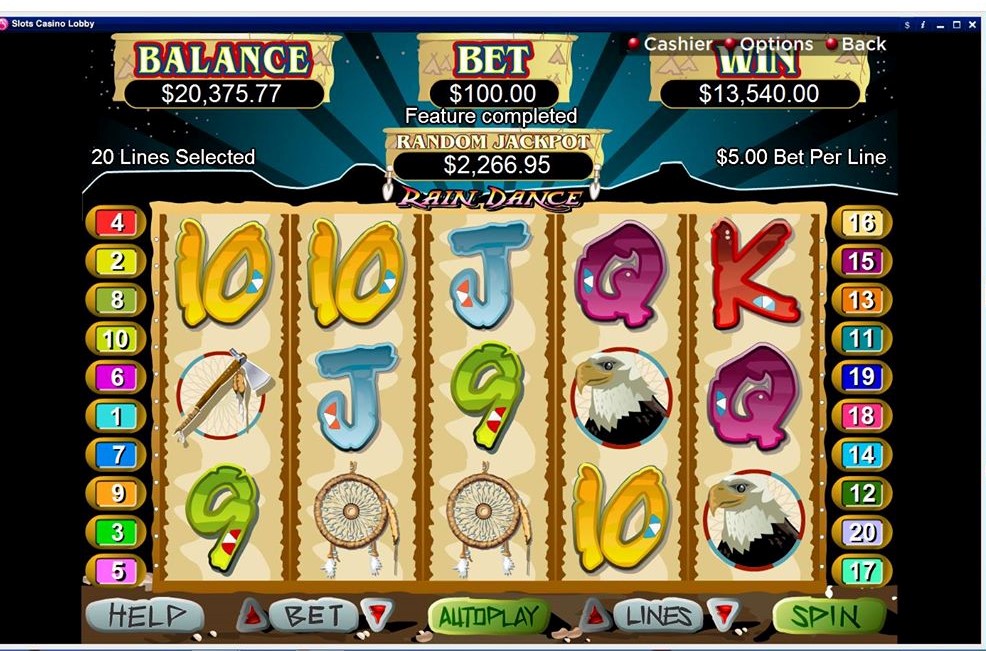Screen dimensions: 986x651
Task: Highlight payline 5 marker
Action: (x=116, y=572)
